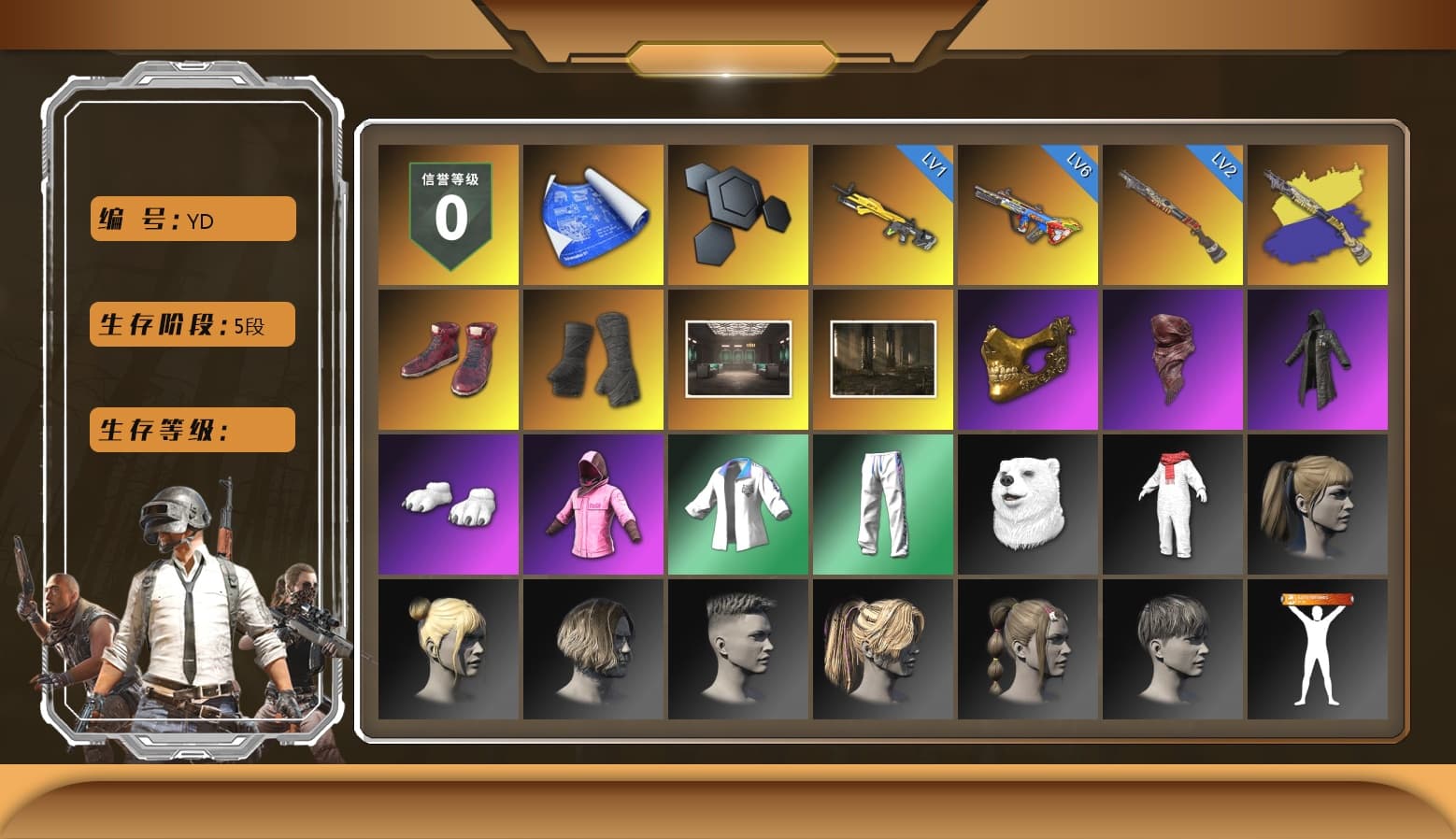Open the LV2 lever-action shotgun skin
1456x839 pixels.
click(x=1174, y=213)
